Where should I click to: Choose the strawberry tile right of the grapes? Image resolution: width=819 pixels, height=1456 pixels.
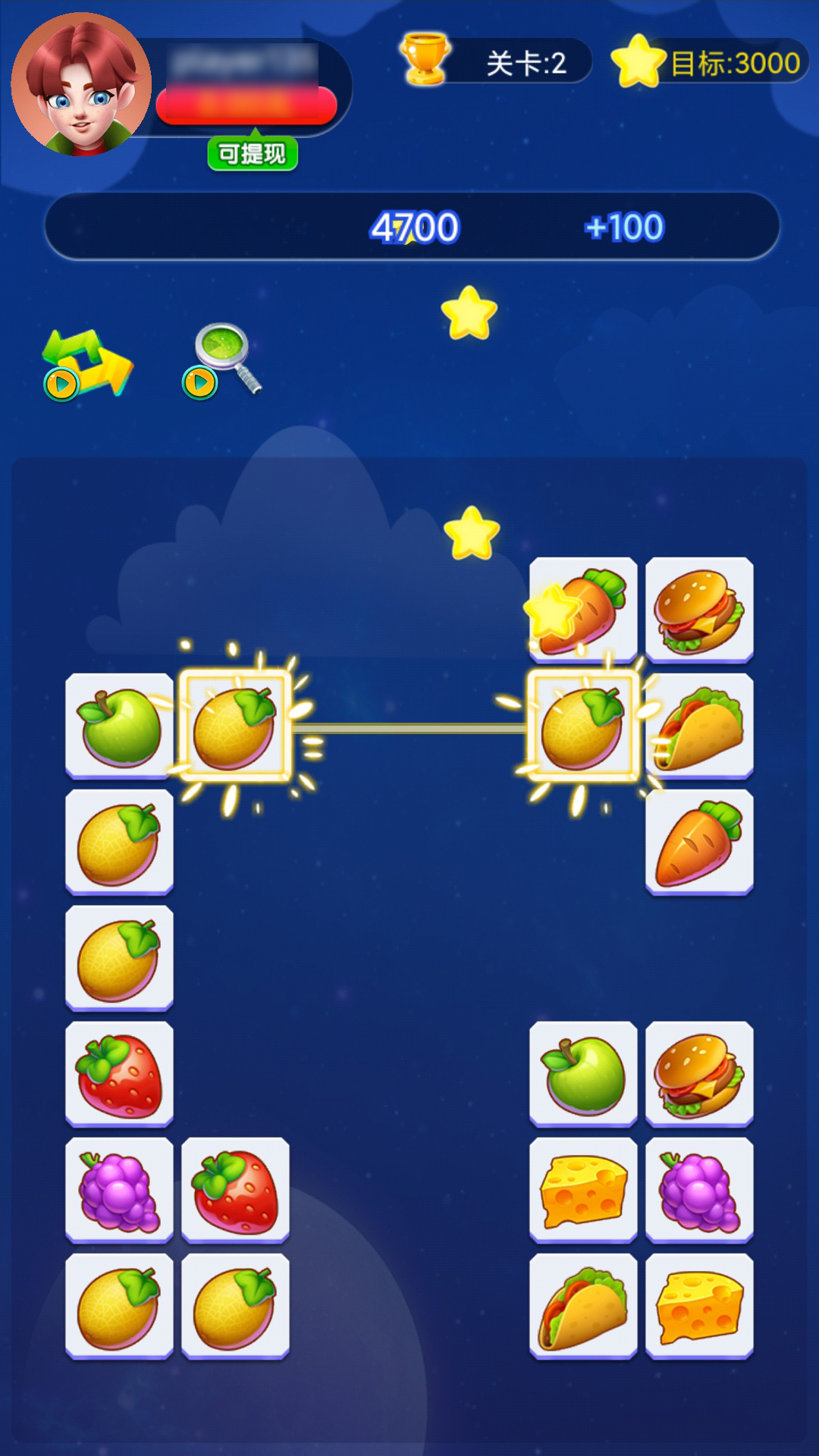point(236,1191)
